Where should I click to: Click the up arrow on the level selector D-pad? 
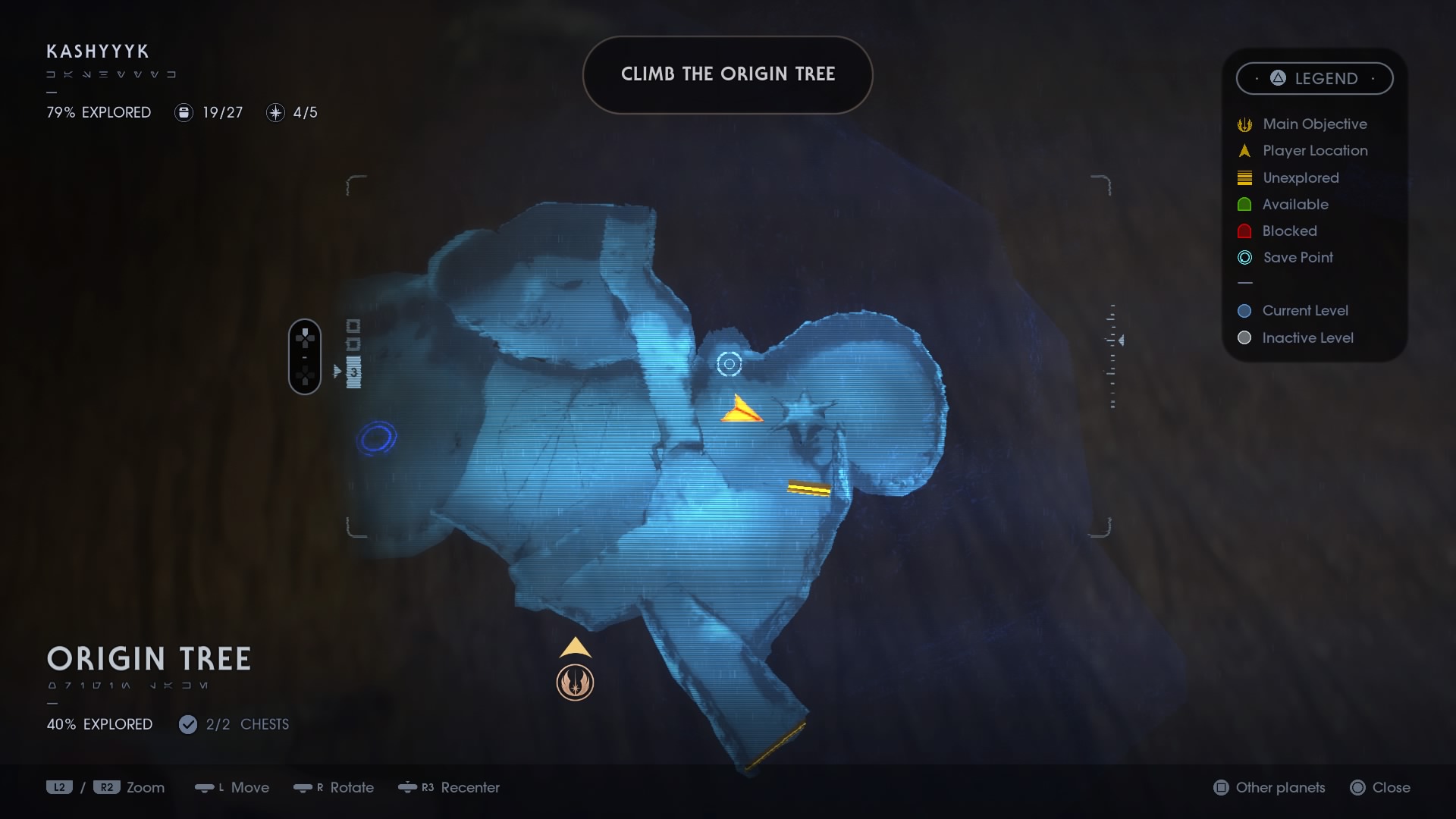[305, 331]
